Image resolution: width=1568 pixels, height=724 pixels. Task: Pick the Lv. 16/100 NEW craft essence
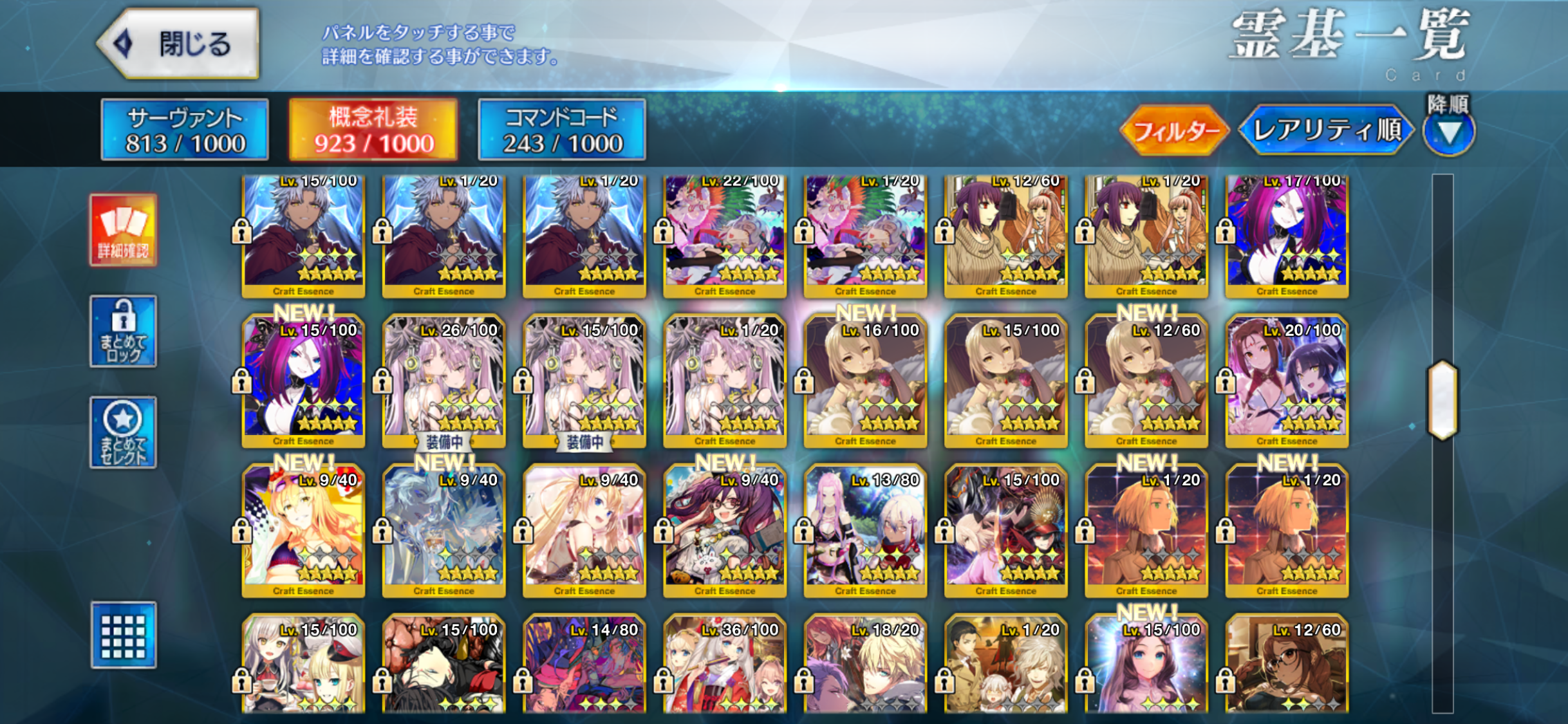865,380
